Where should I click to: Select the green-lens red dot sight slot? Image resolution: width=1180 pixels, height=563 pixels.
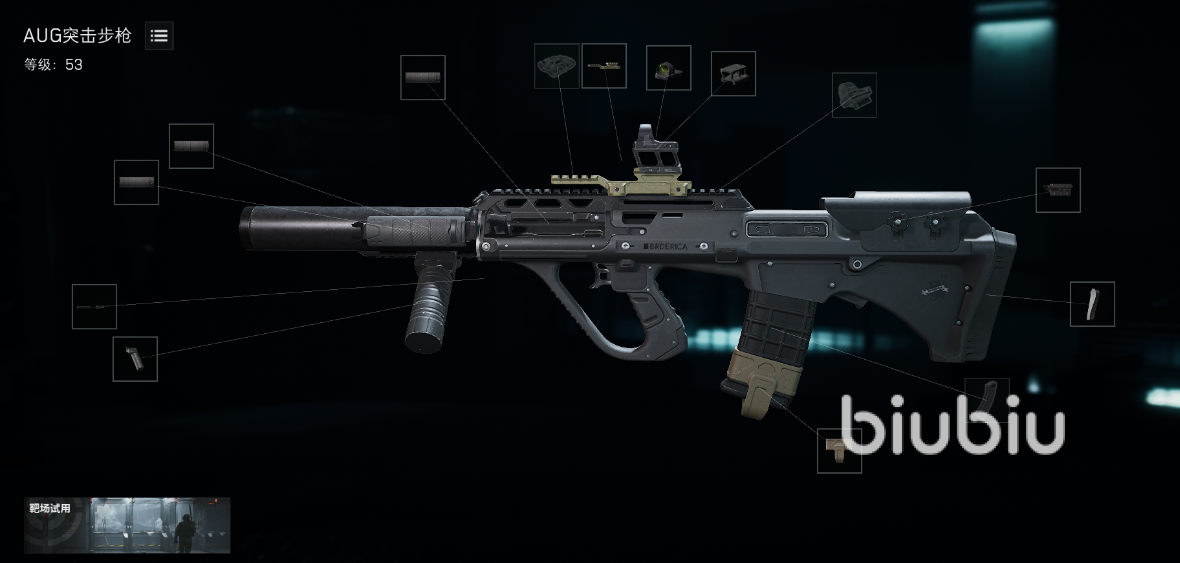(x=668, y=68)
